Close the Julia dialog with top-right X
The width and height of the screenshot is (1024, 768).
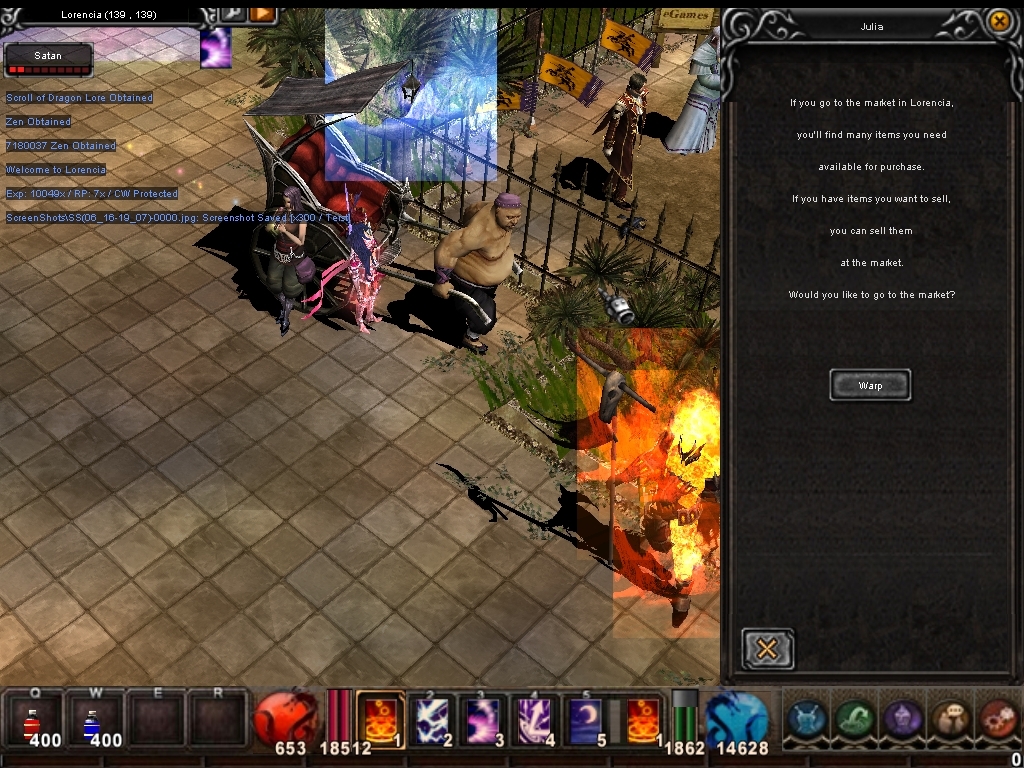click(998, 21)
